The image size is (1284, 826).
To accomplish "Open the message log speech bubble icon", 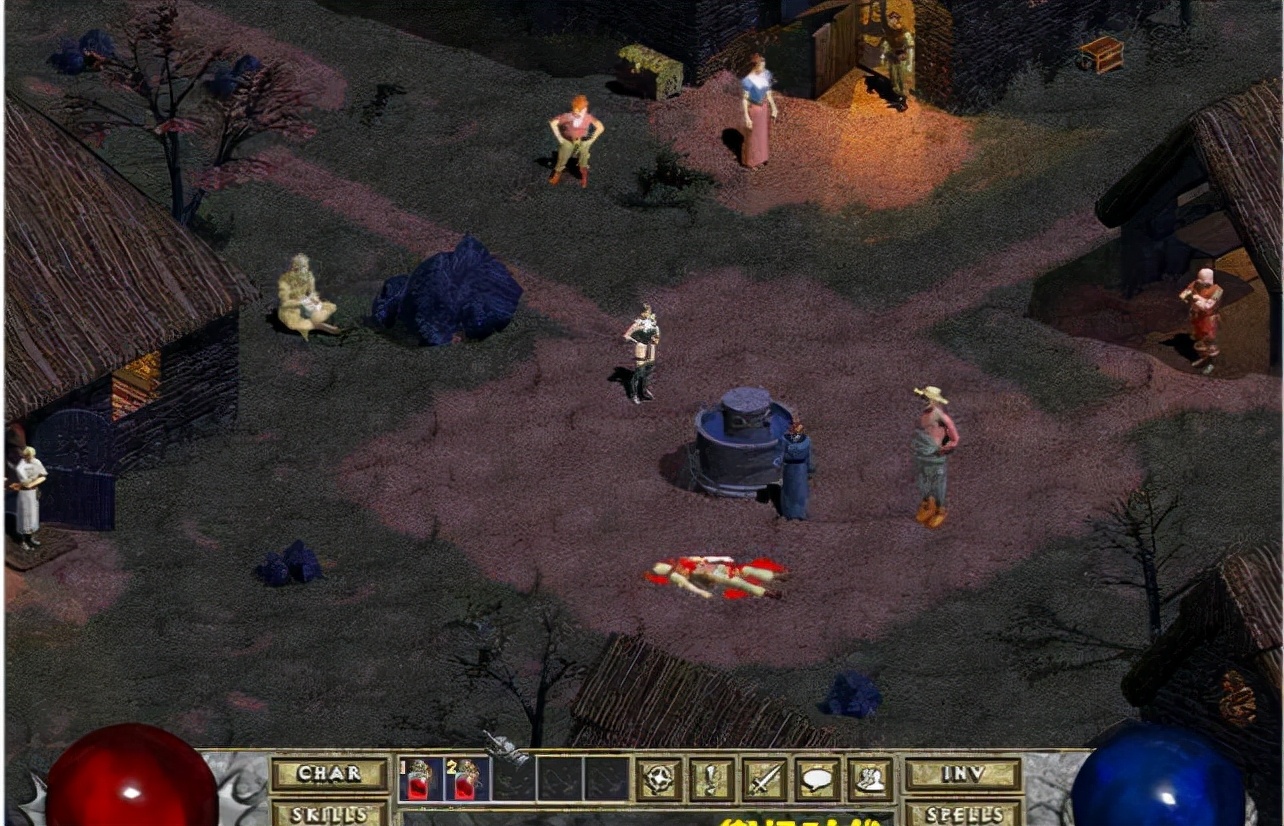I will coord(816,777).
